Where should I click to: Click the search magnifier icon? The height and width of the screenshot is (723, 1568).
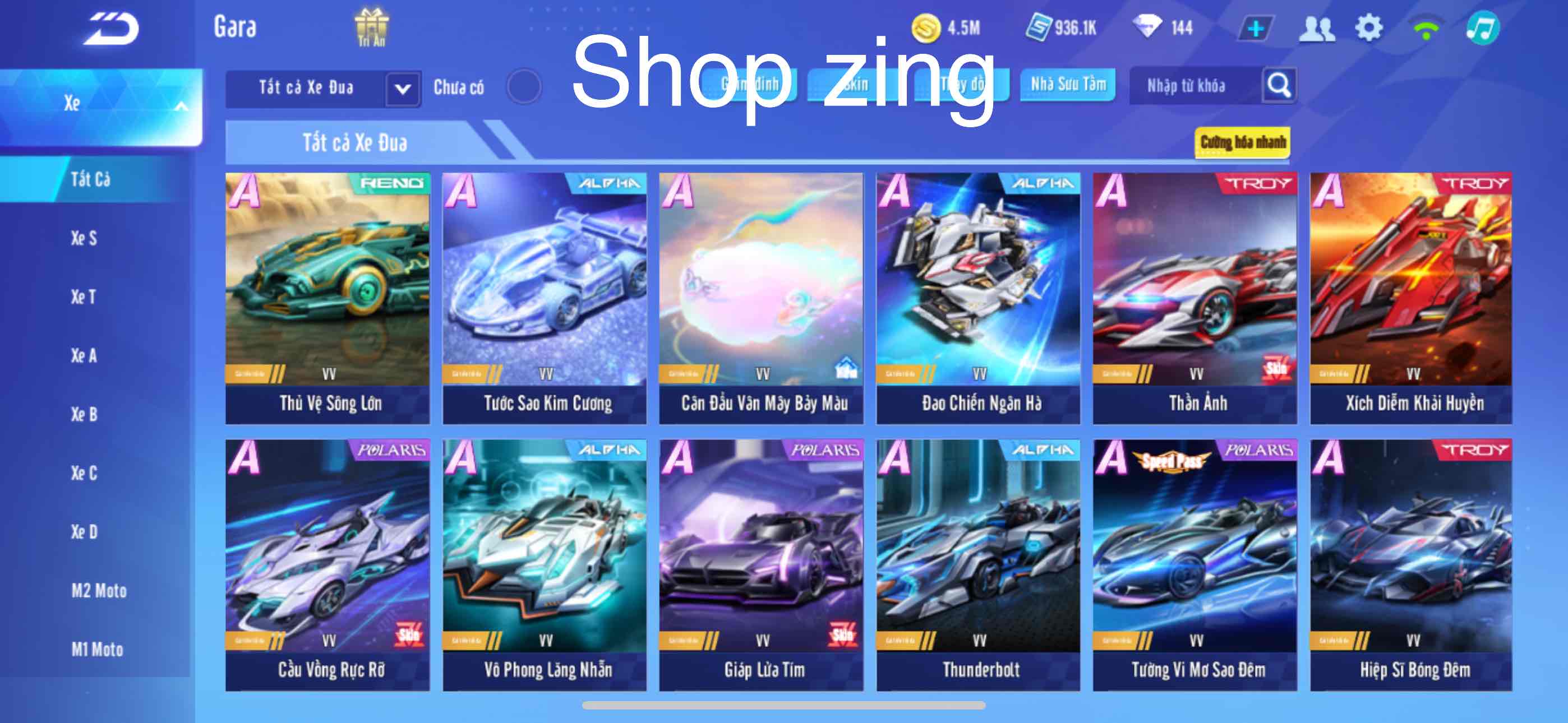[1278, 86]
